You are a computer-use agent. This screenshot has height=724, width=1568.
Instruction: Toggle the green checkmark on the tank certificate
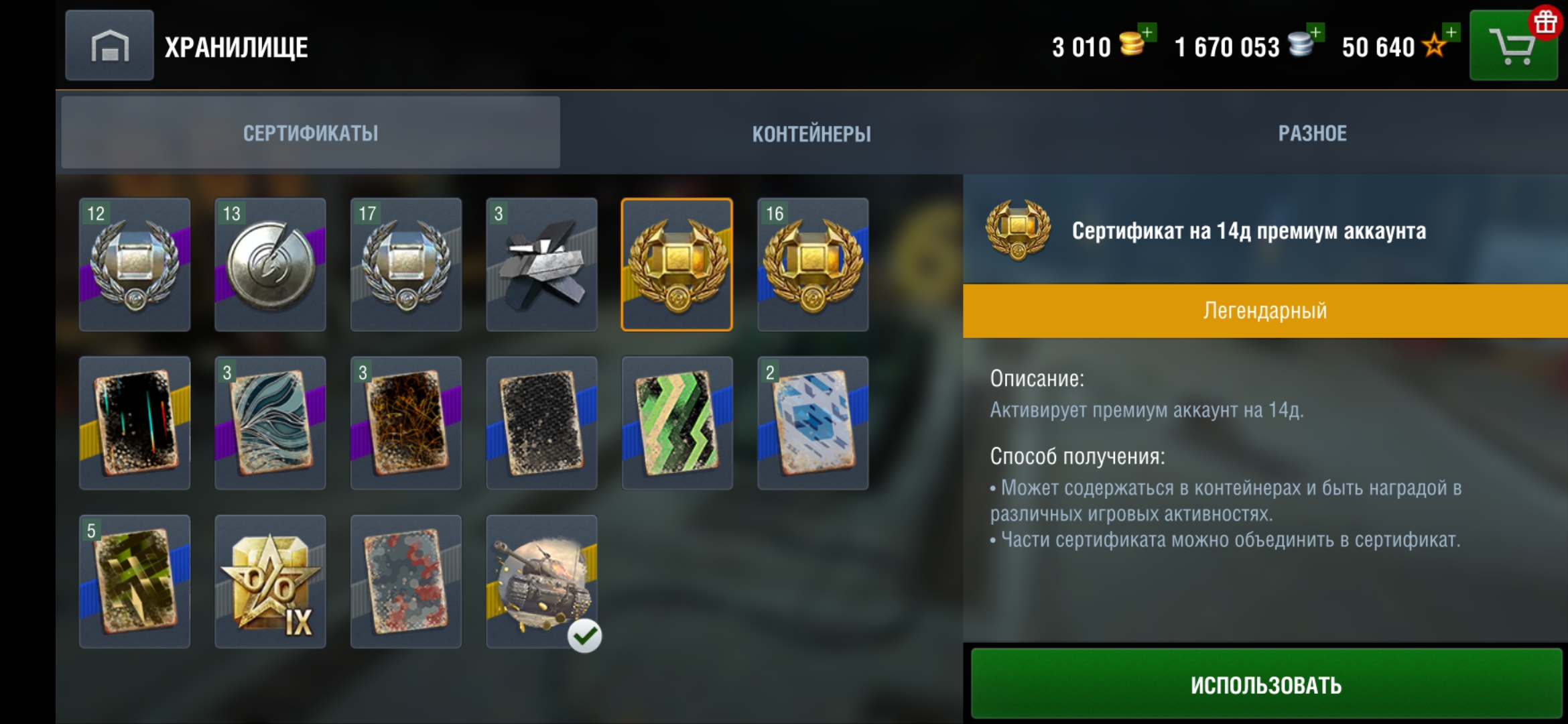coord(586,637)
